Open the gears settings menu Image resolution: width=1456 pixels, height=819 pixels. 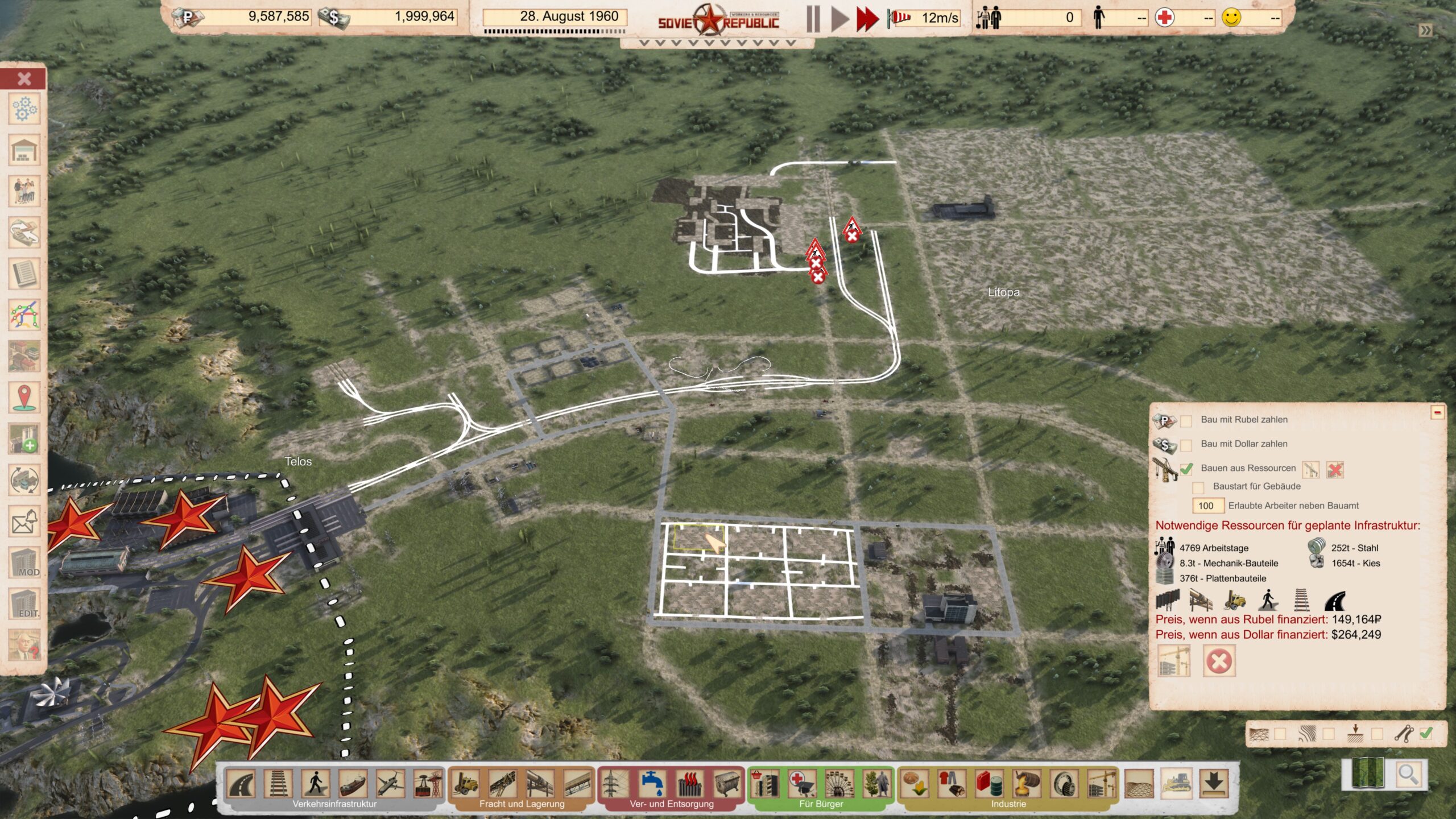click(24, 109)
